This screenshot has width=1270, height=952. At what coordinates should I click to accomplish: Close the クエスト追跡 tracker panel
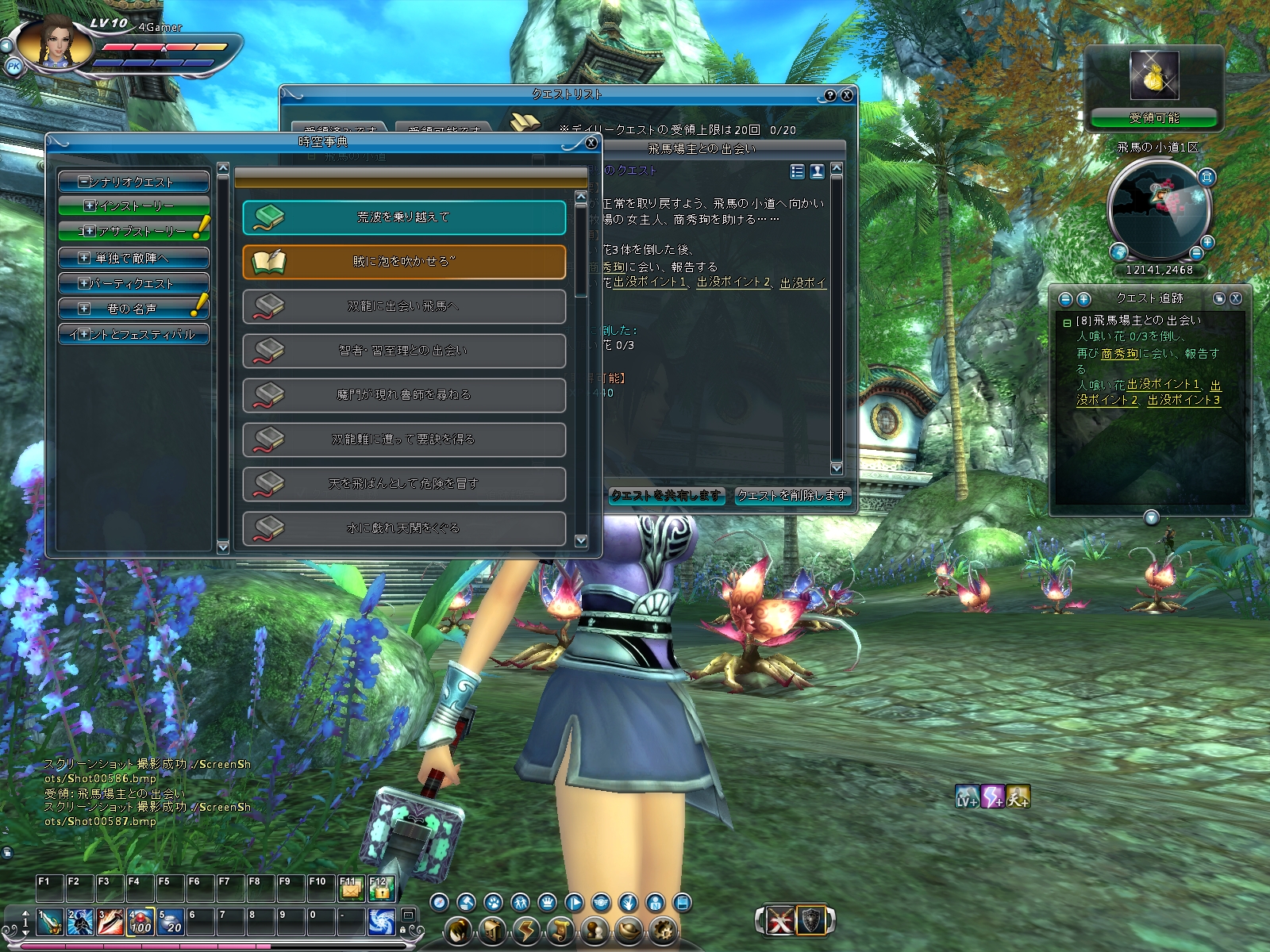[x=1236, y=298]
